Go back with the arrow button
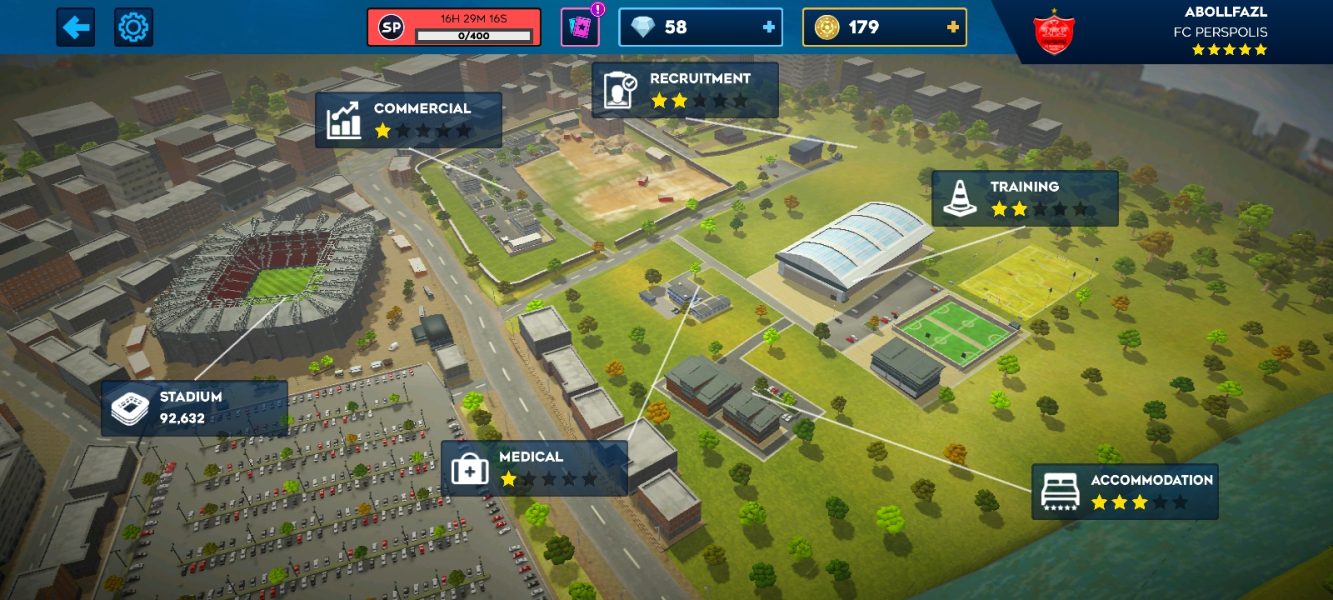The image size is (1333, 600). (75, 27)
